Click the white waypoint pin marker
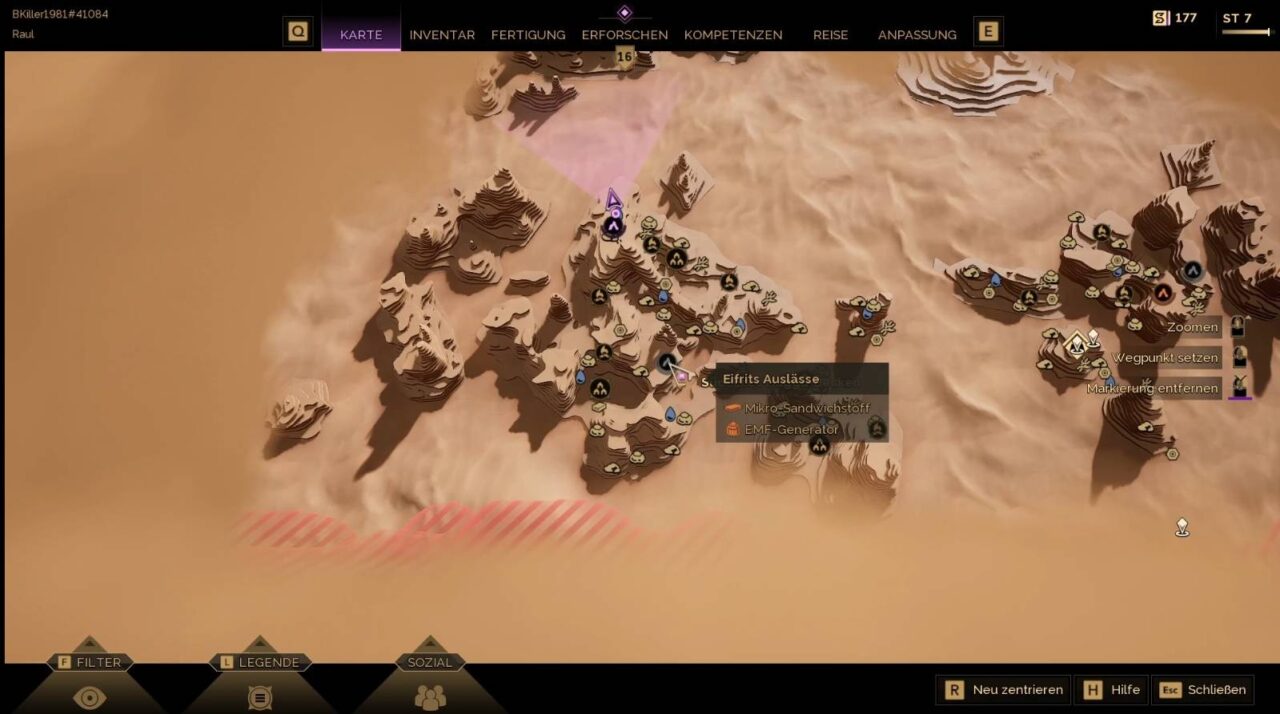The width and height of the screenshot is (1280, 714). tap(1182, 526)
